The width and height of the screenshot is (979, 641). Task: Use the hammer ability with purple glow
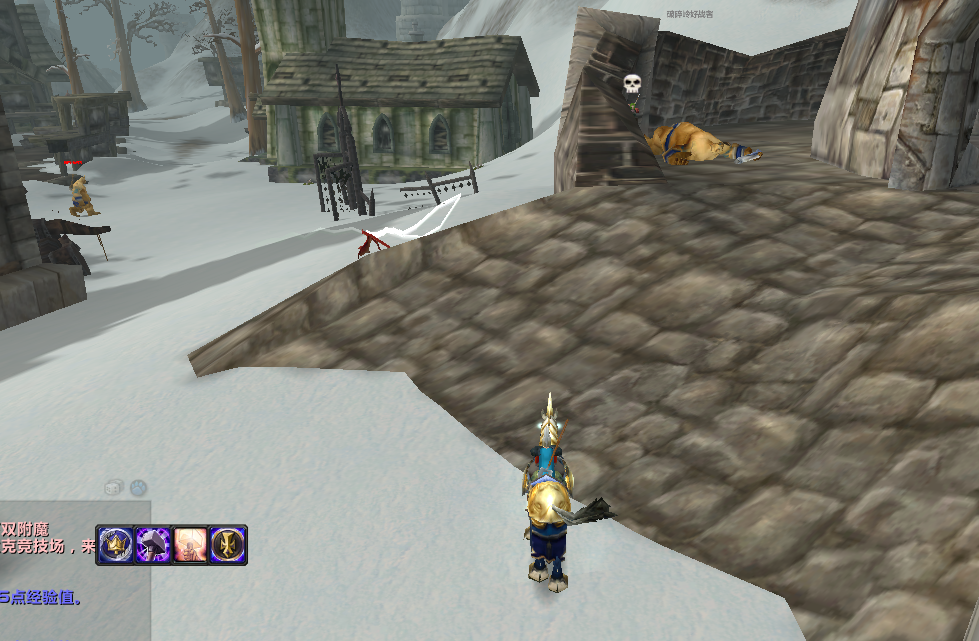[x=153, y=545]
